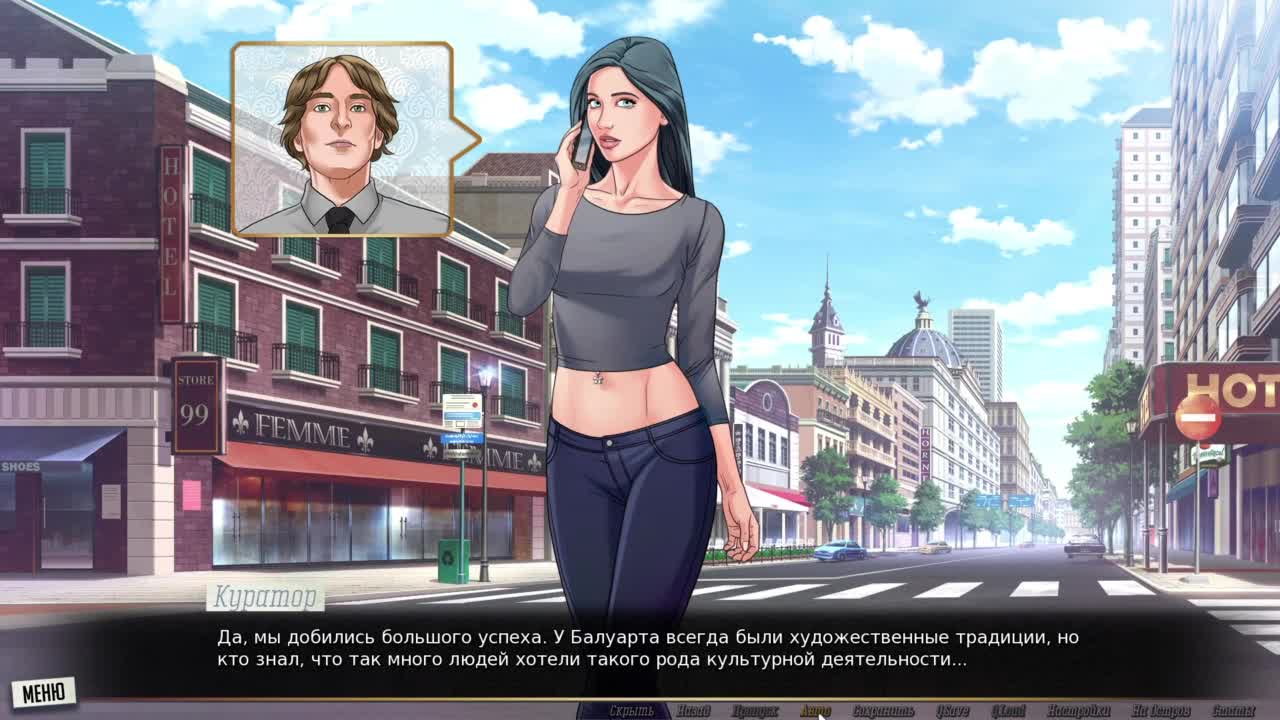
Task: Quick load with QLoad
Action: pos(1008,711)
